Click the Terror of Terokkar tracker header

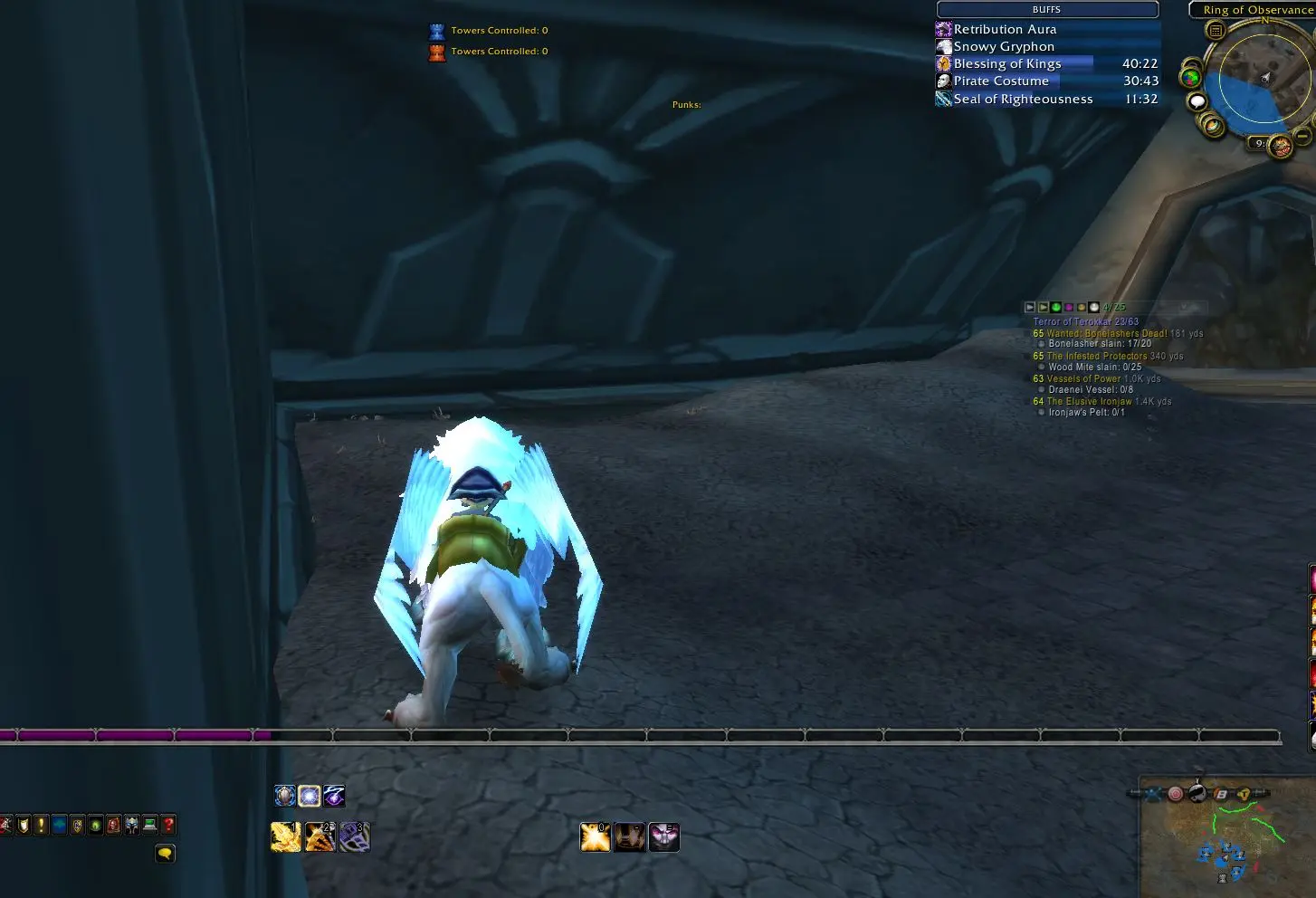tap(1086, 321)
